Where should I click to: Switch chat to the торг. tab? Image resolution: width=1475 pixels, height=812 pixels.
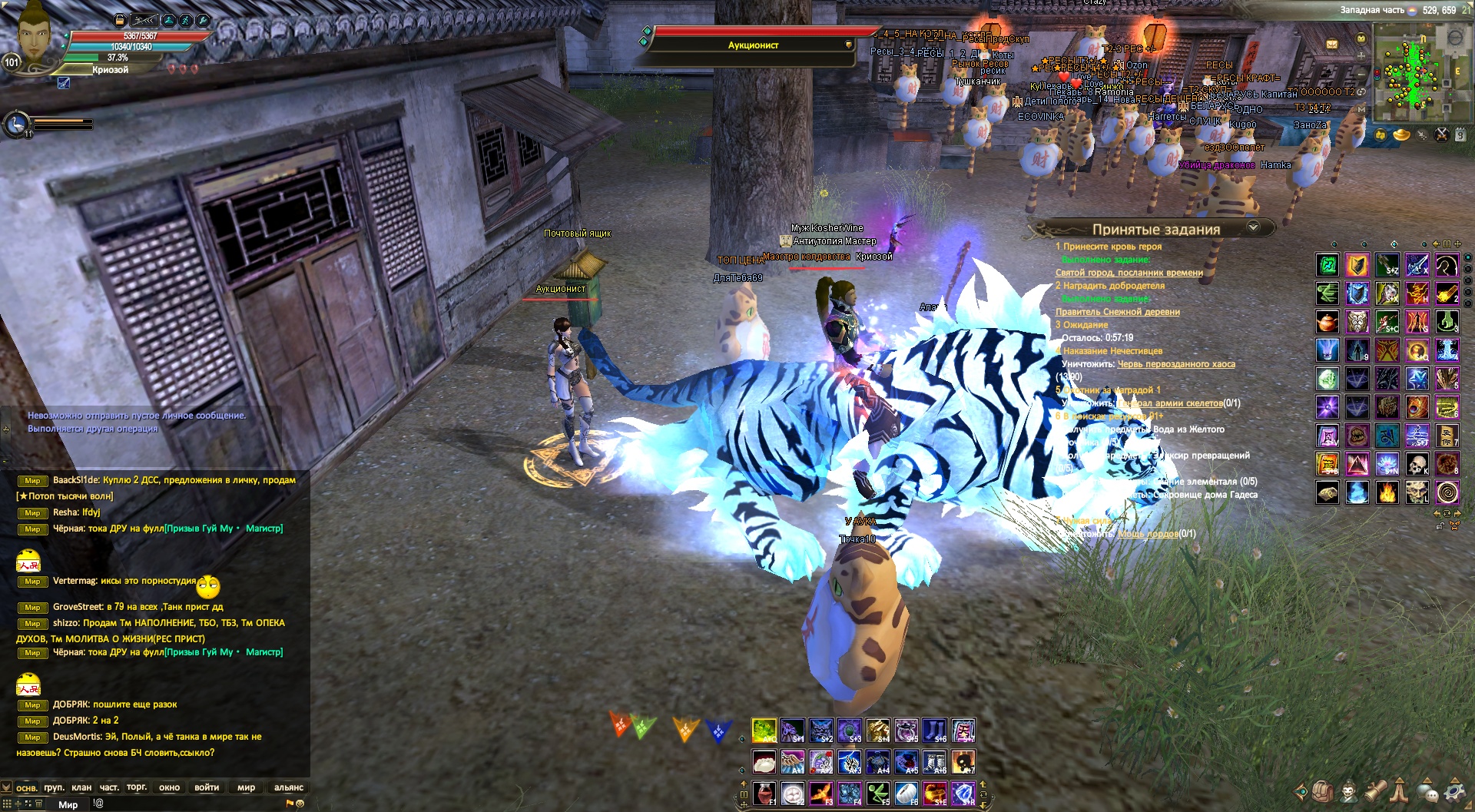coord(137,787)
